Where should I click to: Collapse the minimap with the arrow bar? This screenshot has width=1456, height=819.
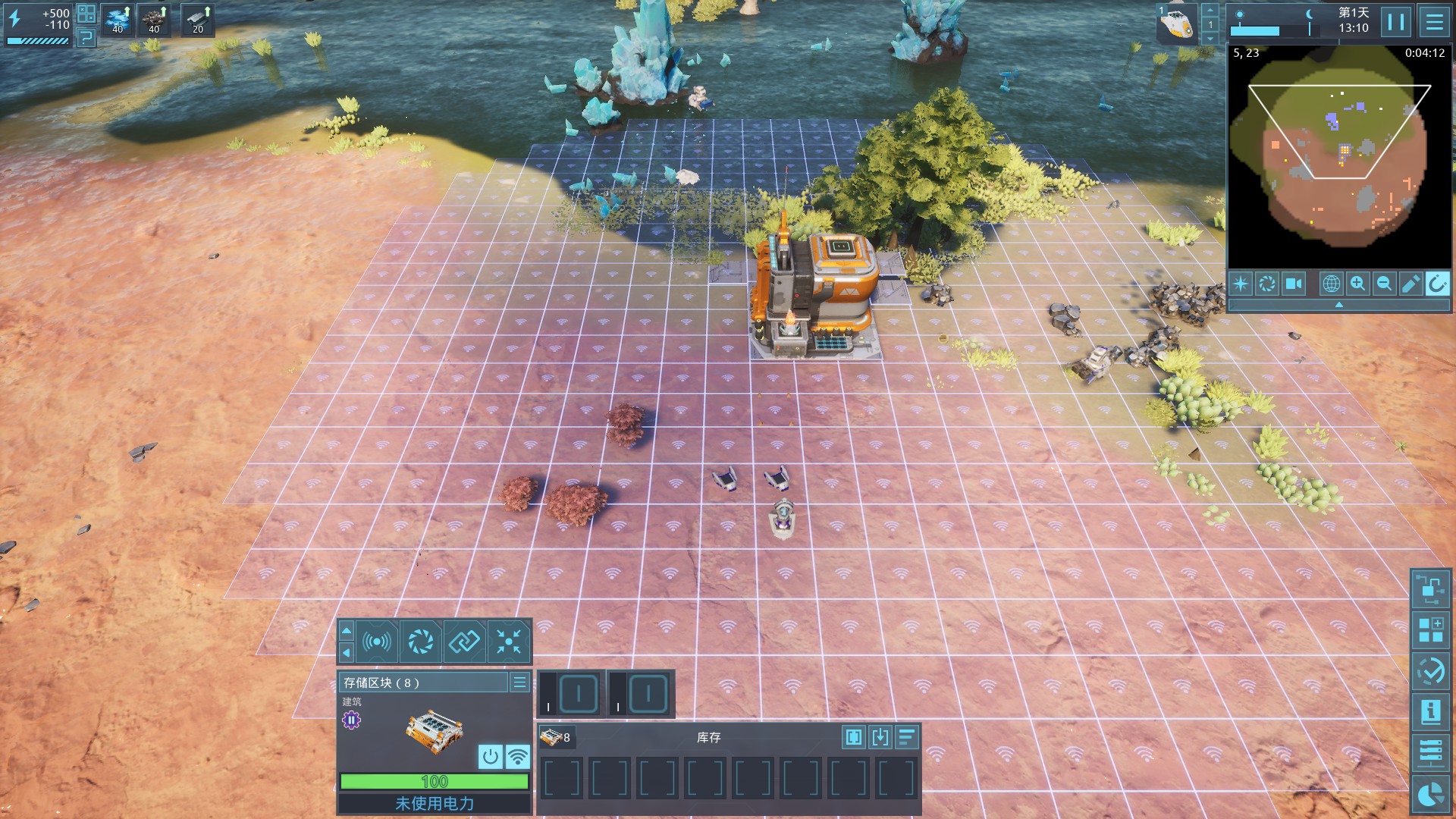pos(1338,304)
